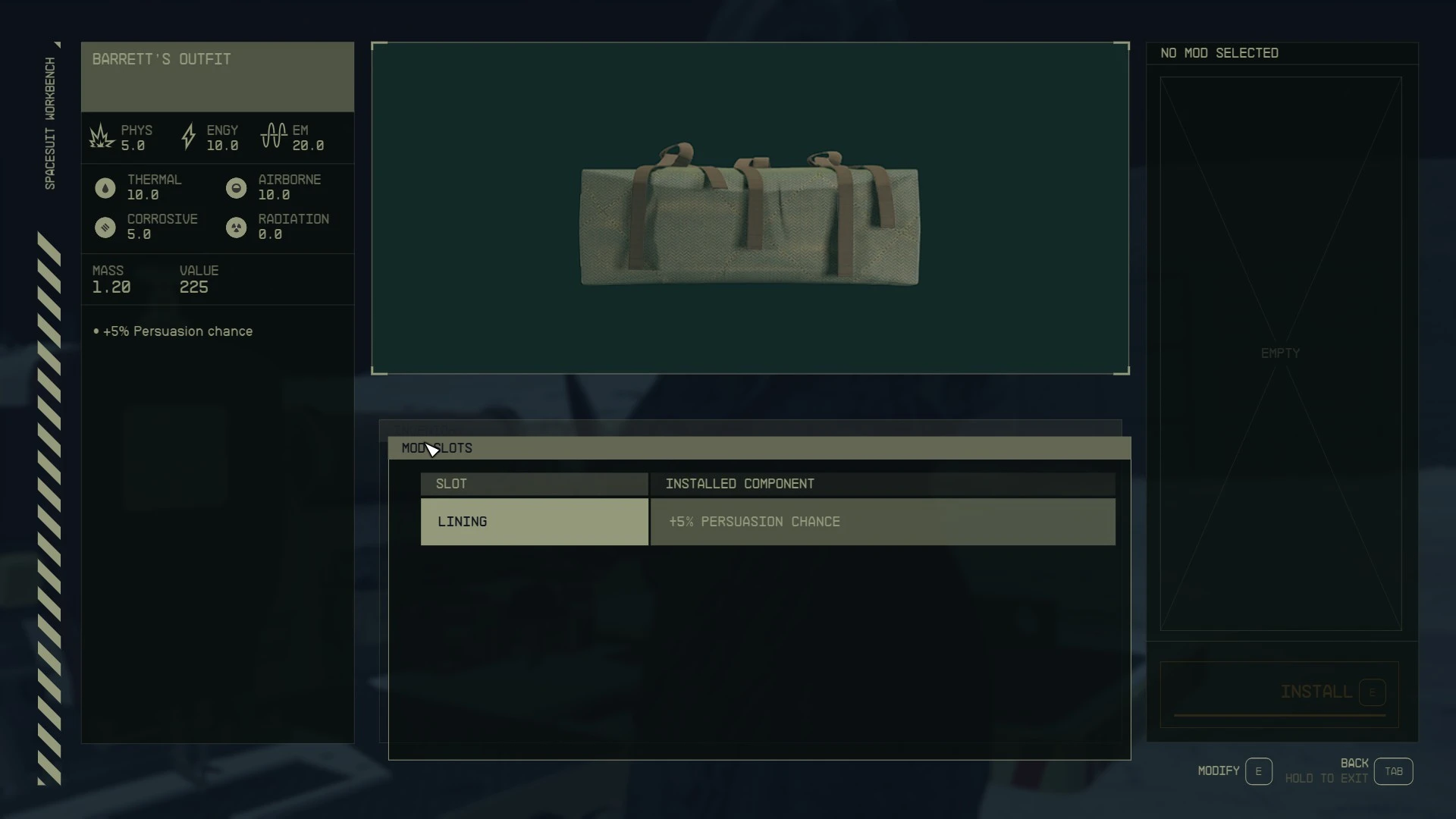Click the E key icon next to MODIFY
1456x819 pixels.
click(x=1258, y=770)
